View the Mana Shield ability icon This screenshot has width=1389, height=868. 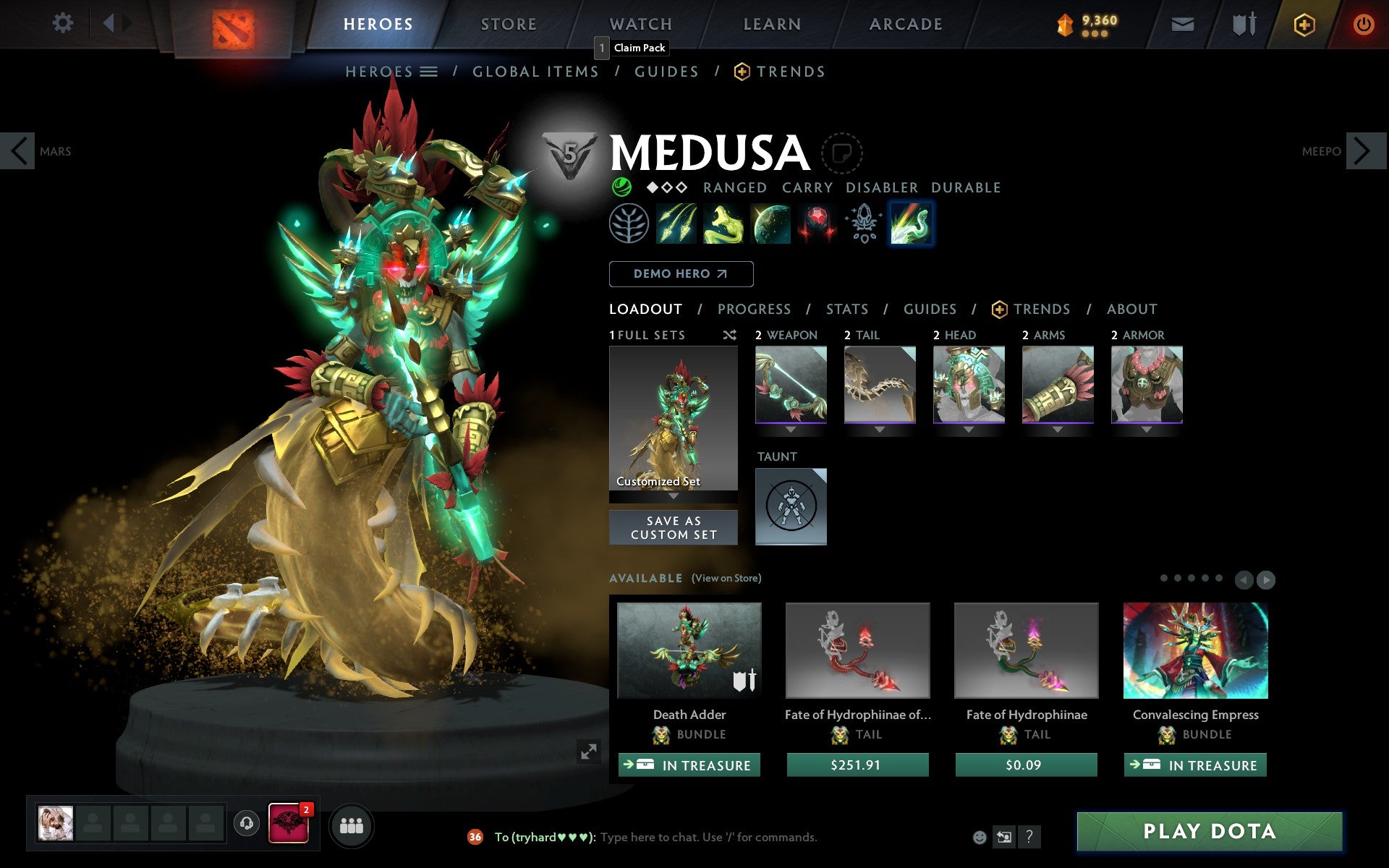[x=770, y=223]
